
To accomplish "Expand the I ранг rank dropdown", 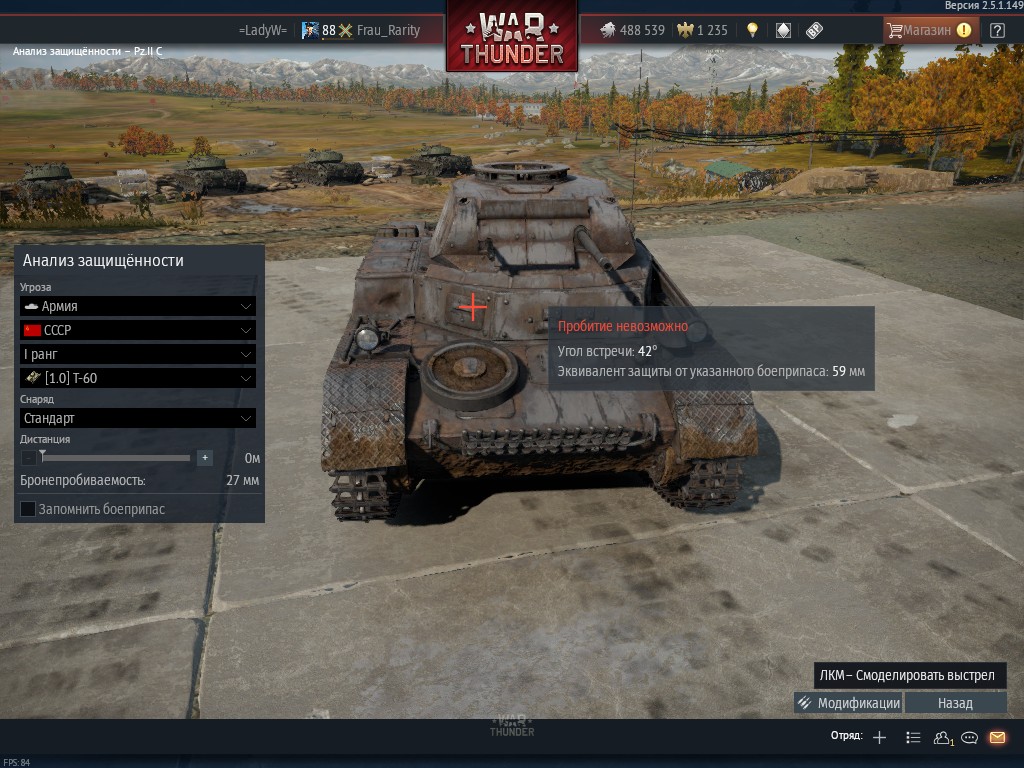I will click(137, 354).
